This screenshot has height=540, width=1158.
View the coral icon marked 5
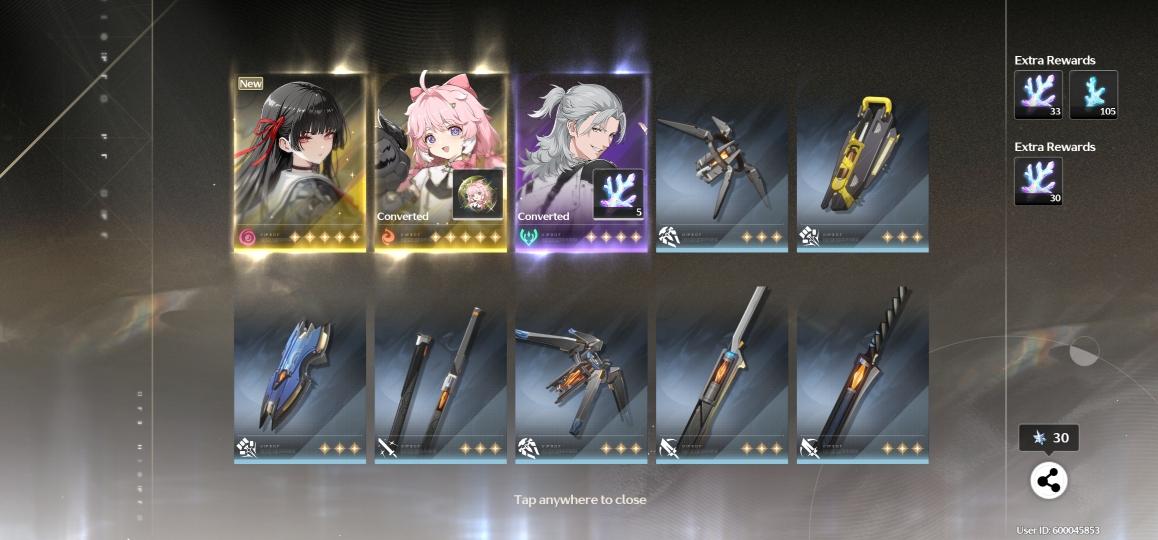[x=618, y=193]
